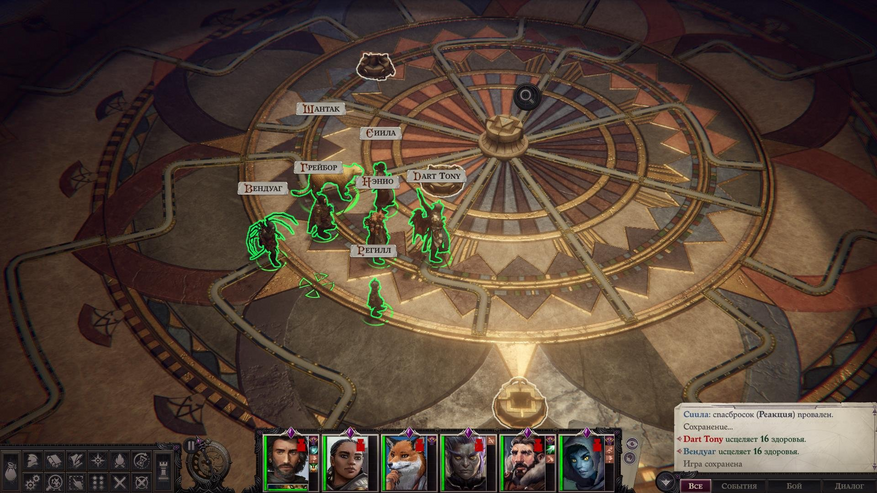Select the bearded dark-haired man portrait
Viewport: 877px width, 493px height.
click(x=287, y=462)
